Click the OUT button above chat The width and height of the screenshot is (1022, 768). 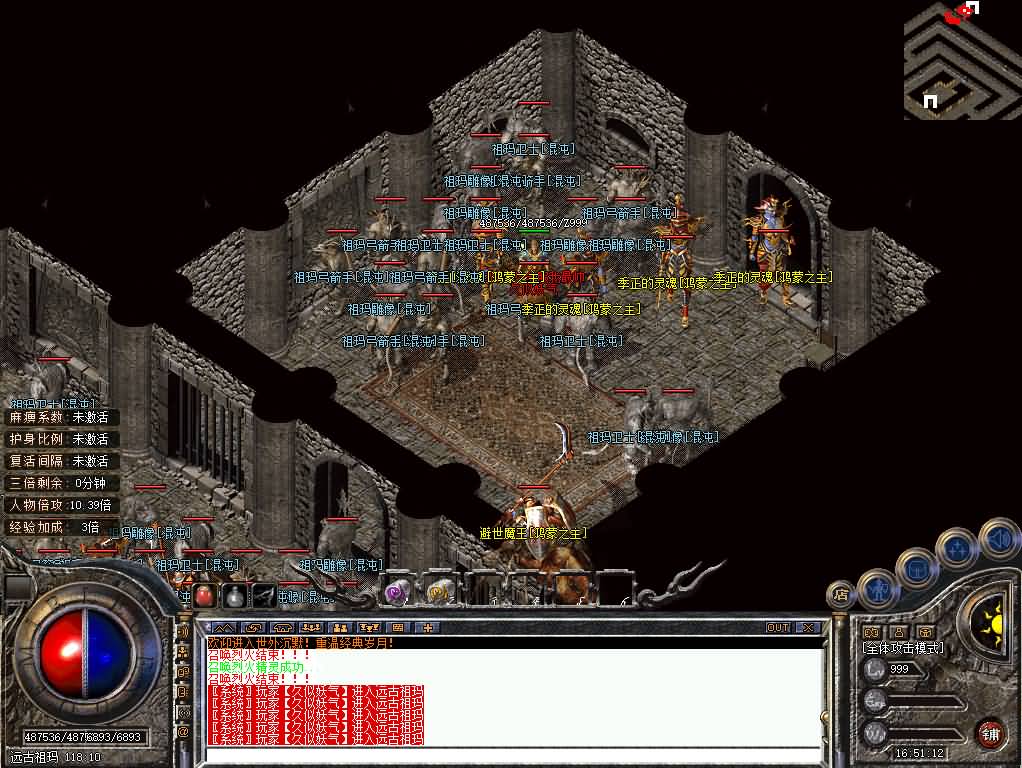click(778, 628)
